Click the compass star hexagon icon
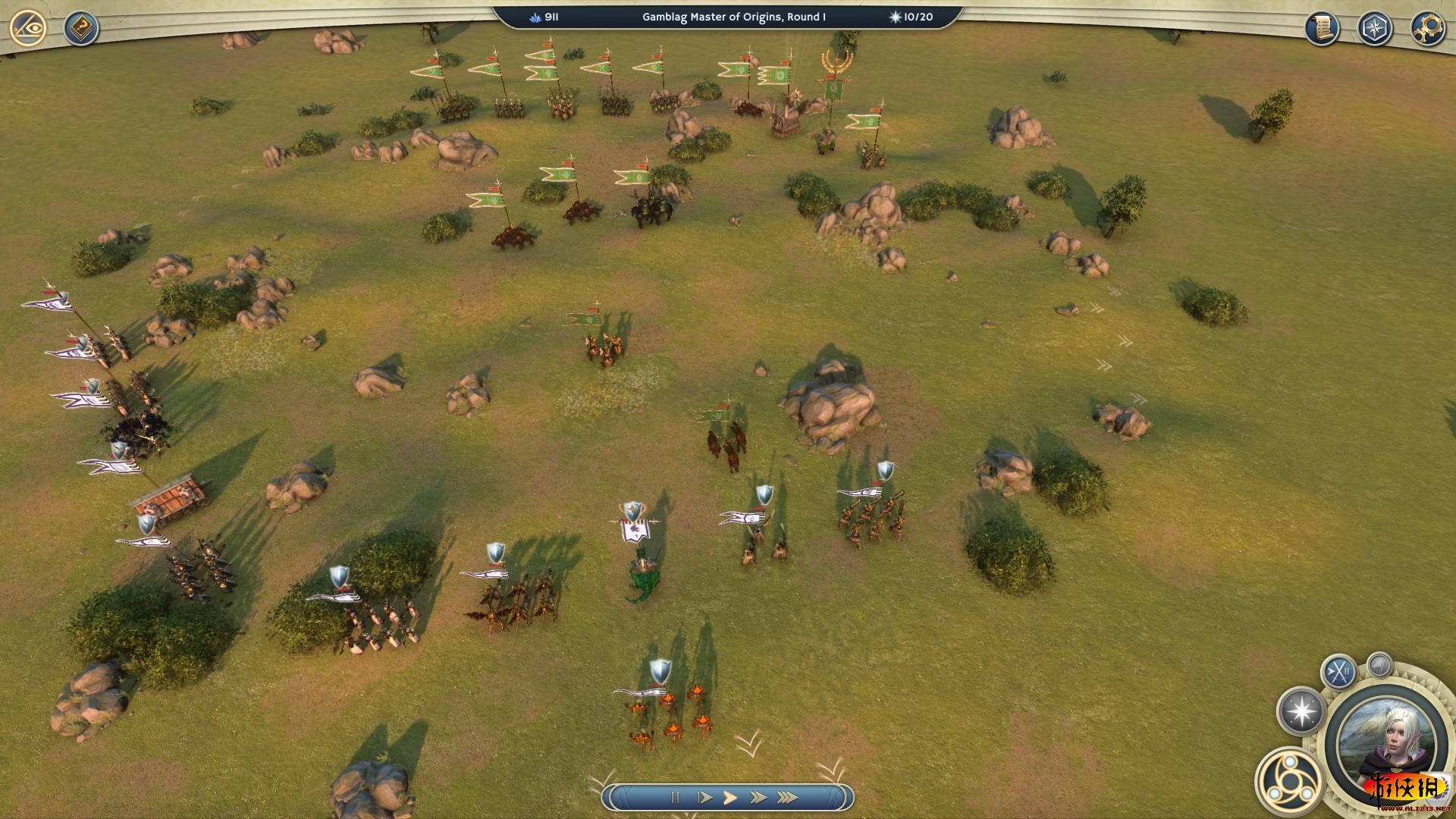Viewport: 1456px width, 819px height. tap(1374, 29)
